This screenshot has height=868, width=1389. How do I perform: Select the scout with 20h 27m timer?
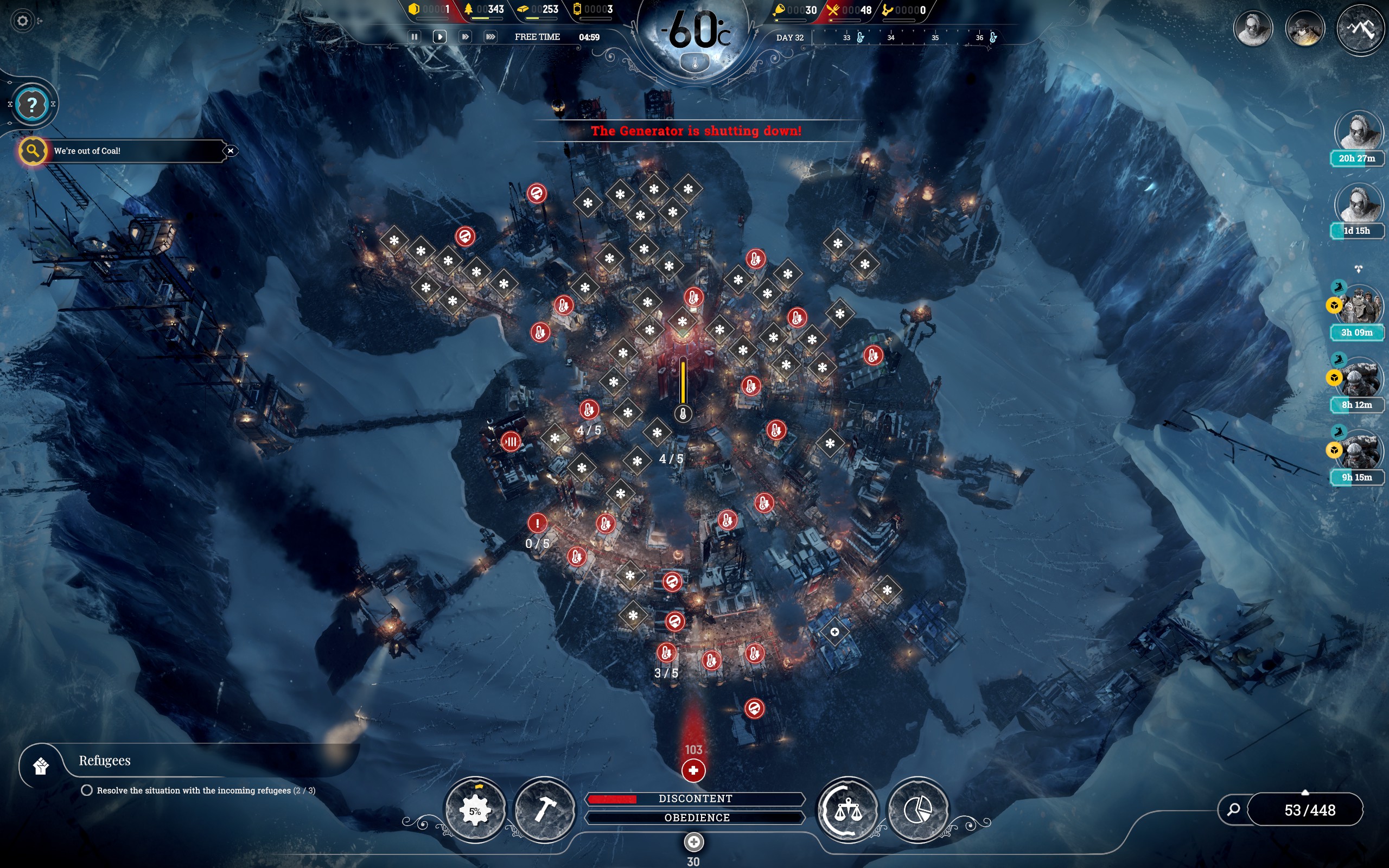pyautogui.click(x=1359, y=132)
